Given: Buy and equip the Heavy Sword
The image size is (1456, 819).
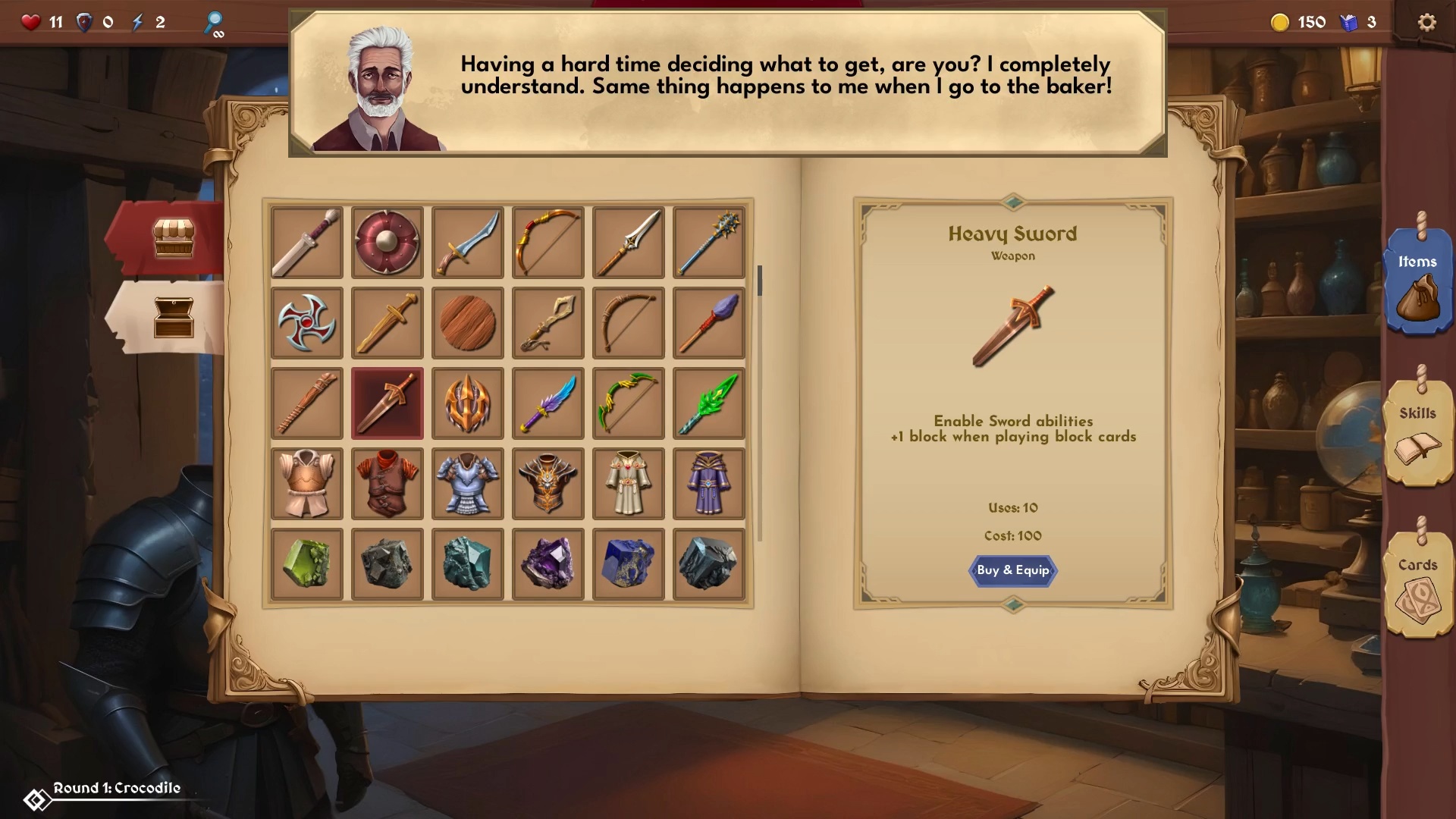Looking at the screenshot, I should click(x=1012, y=570).
